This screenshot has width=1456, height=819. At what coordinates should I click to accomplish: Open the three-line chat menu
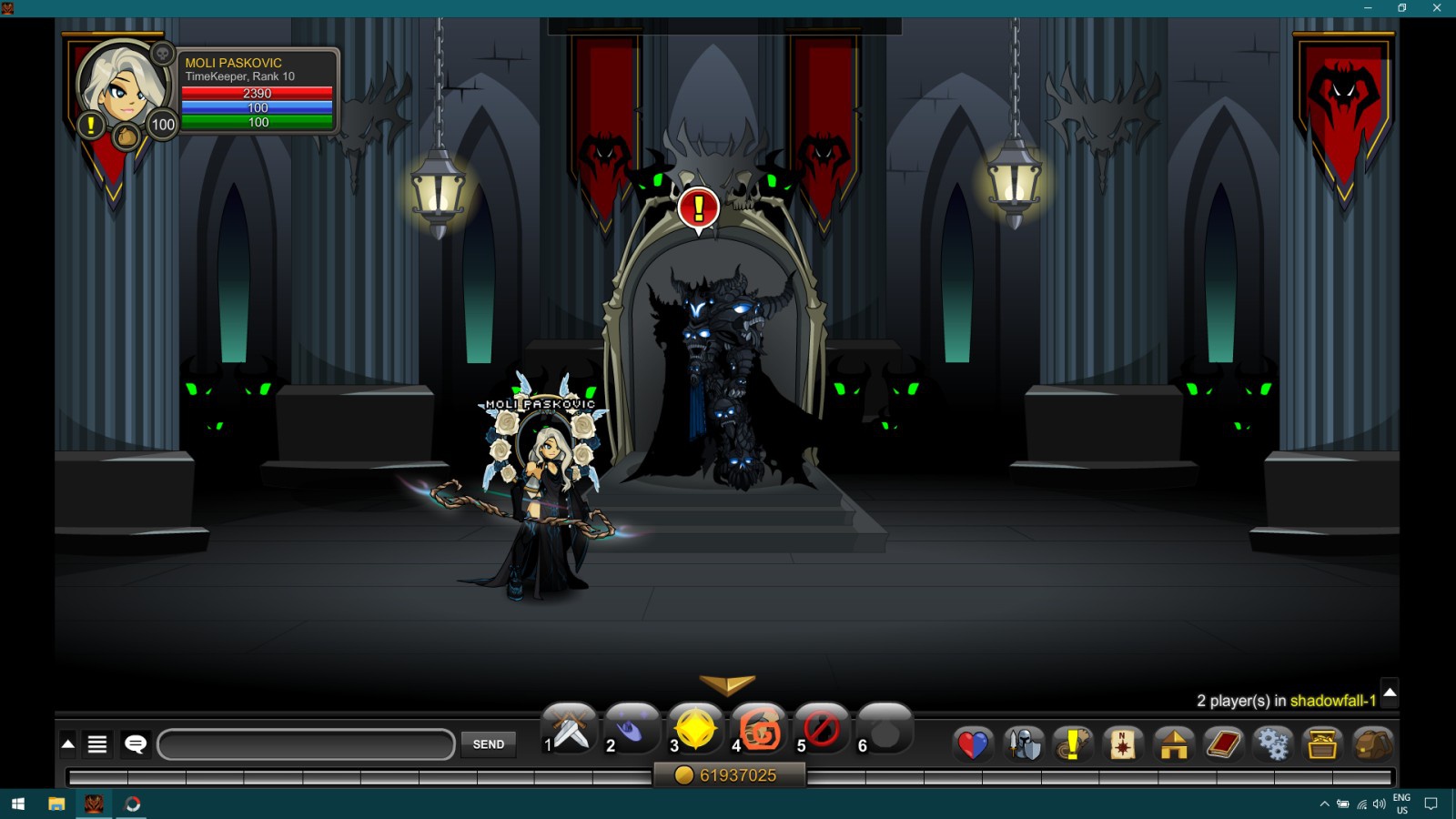(97, 744)
